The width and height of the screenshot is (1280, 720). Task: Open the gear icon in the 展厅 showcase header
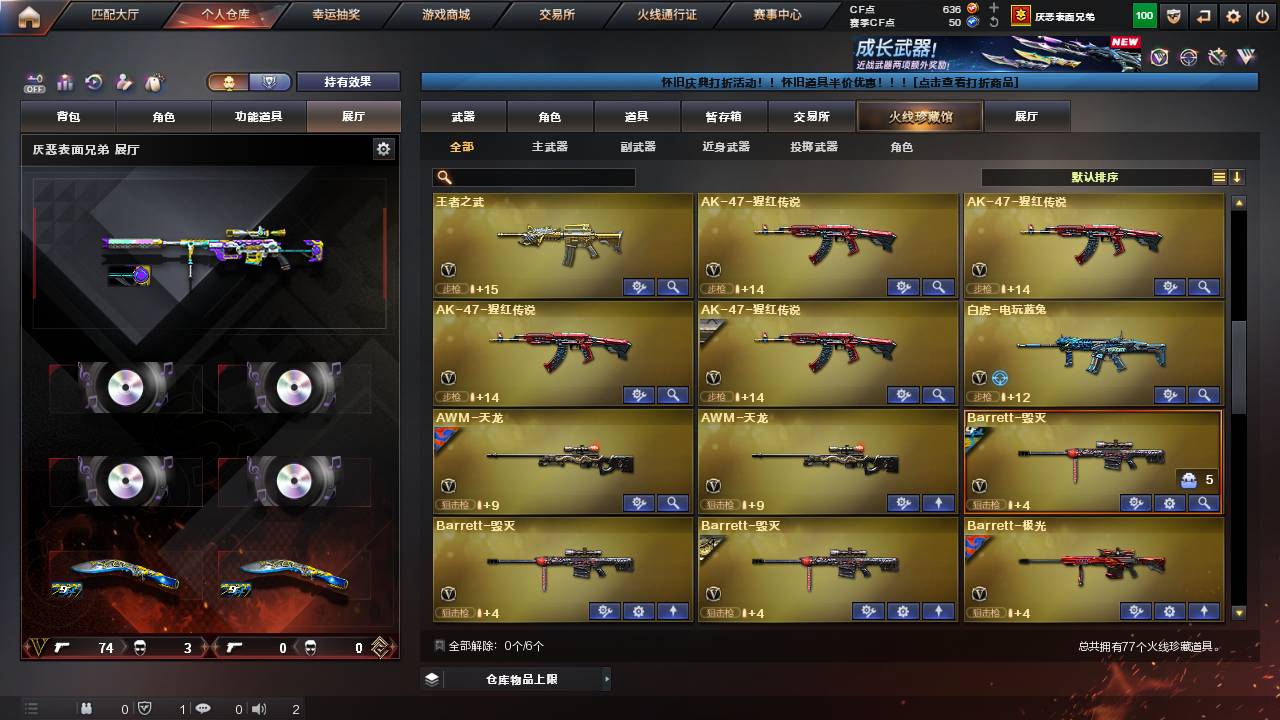(384, 147)
